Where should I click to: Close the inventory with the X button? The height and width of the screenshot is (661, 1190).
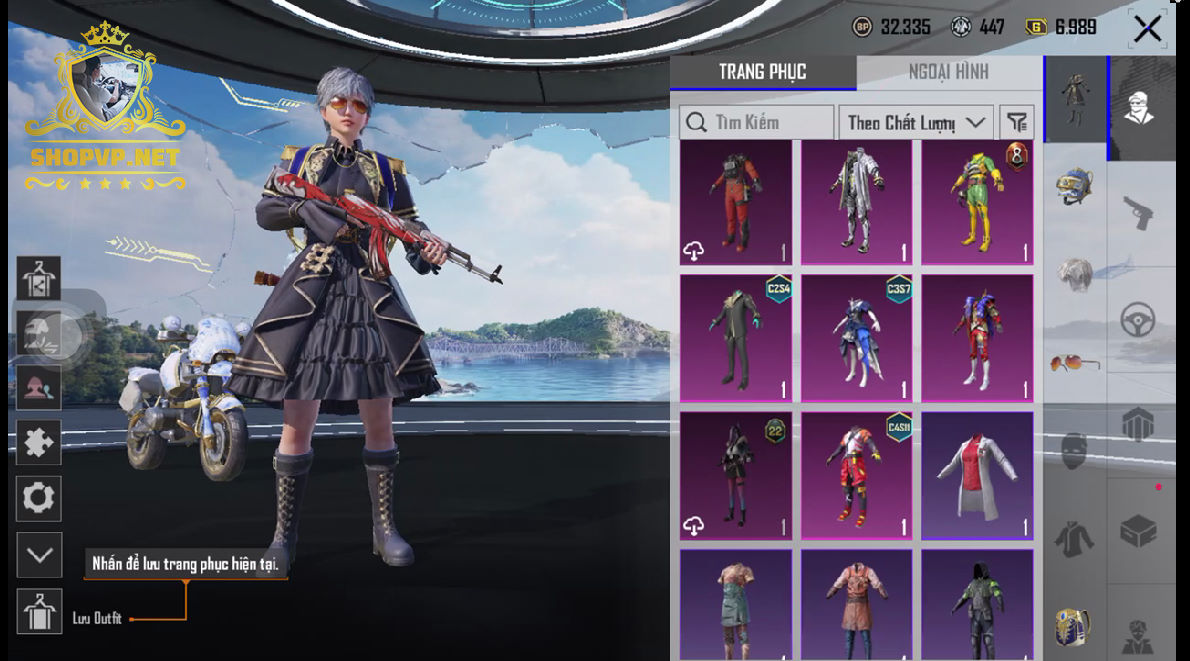click(x=1147, y=28)
